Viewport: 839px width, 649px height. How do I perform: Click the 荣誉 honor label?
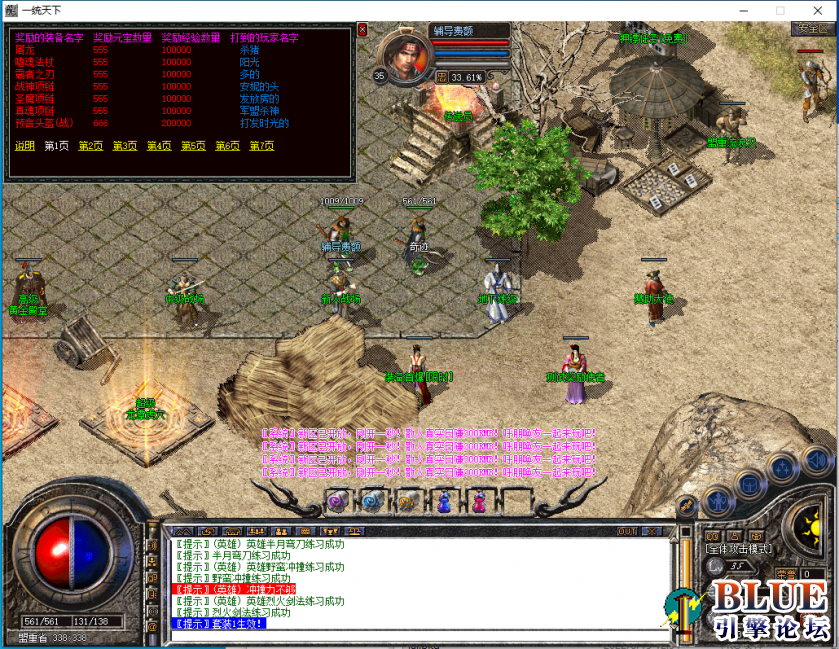786,573
